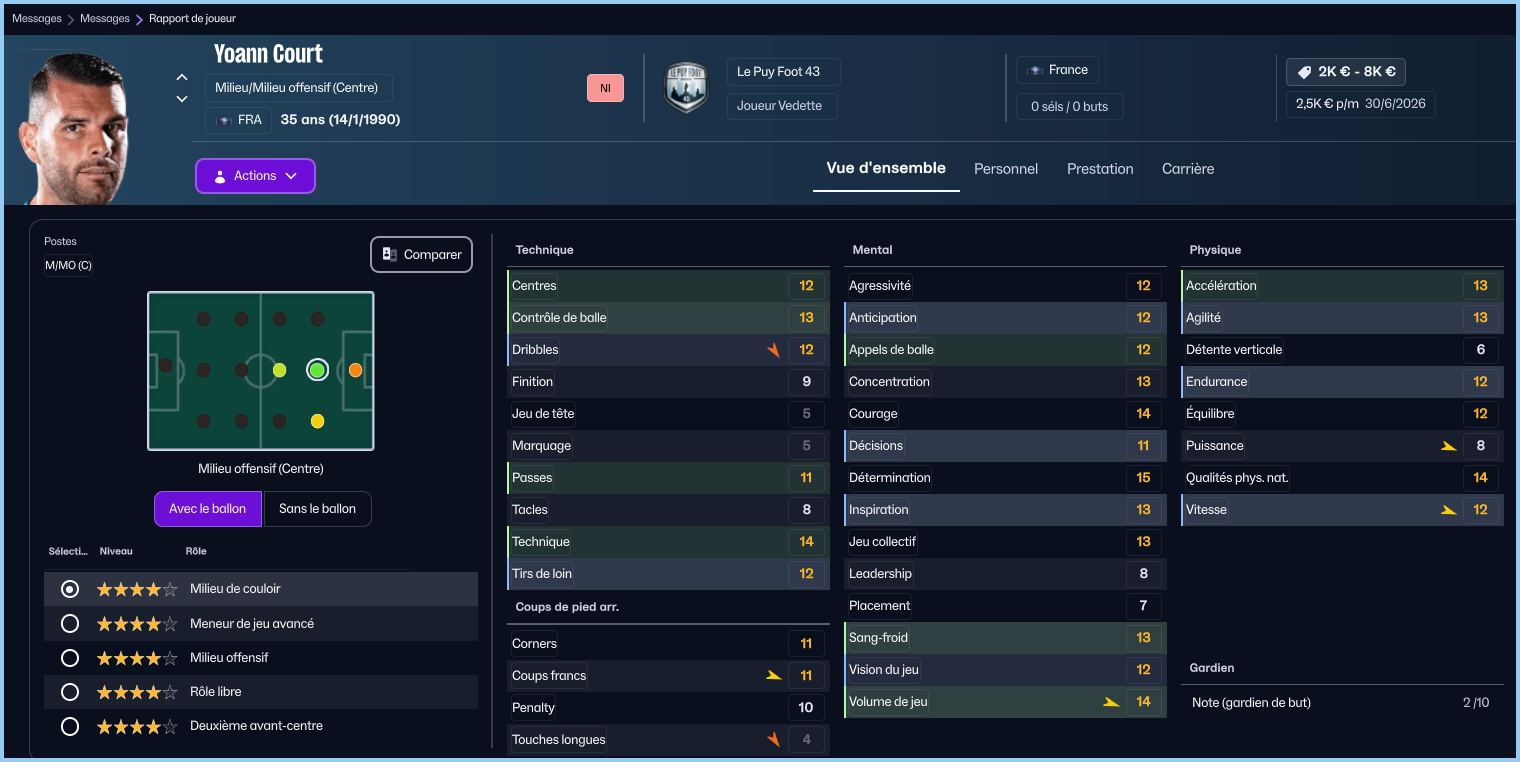Show the Carrière tab
Screen dimensions: 1520x762
tap(1188, 169)
